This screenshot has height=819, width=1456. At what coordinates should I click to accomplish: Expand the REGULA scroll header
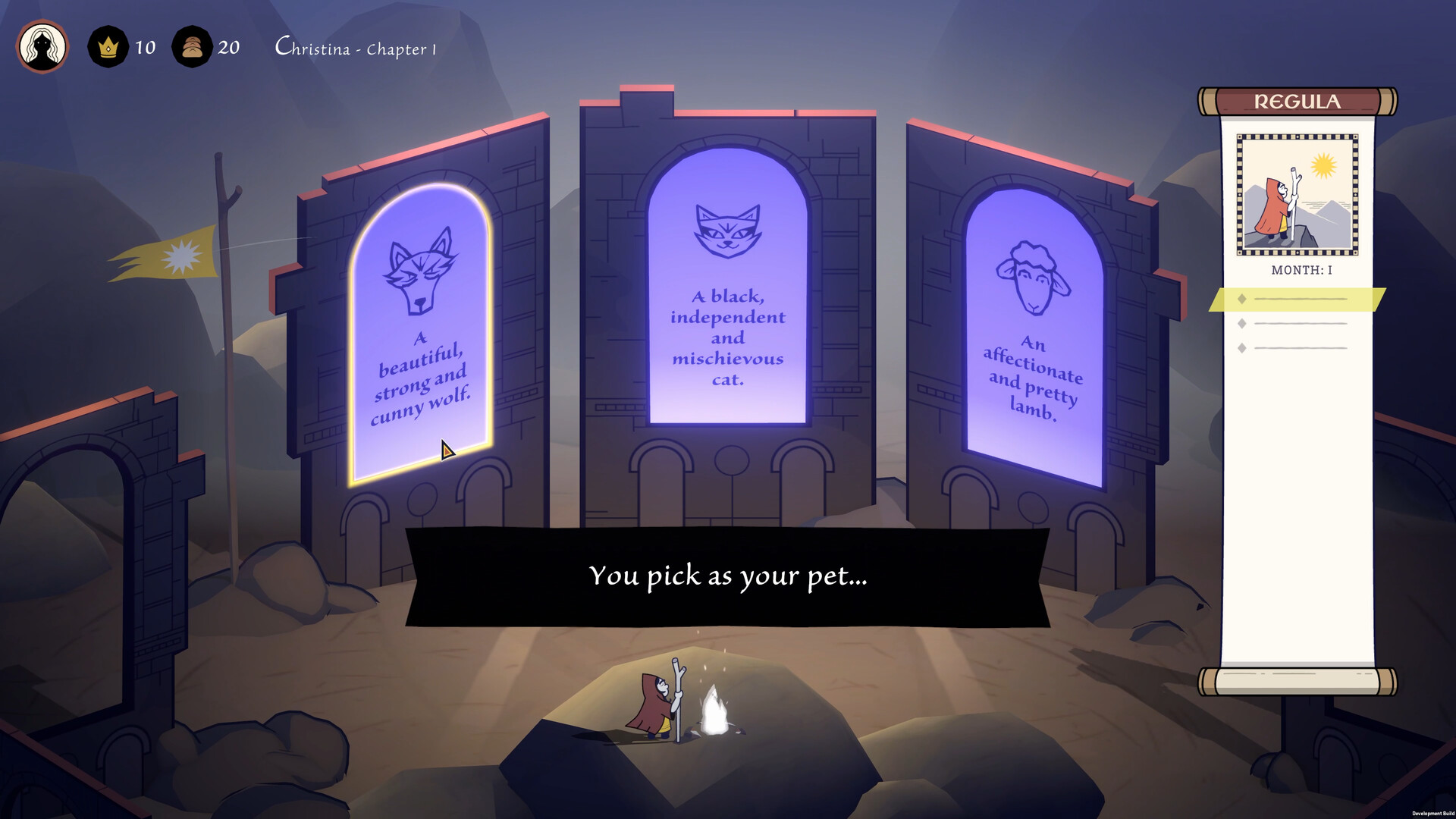[x=1297, y=101]
